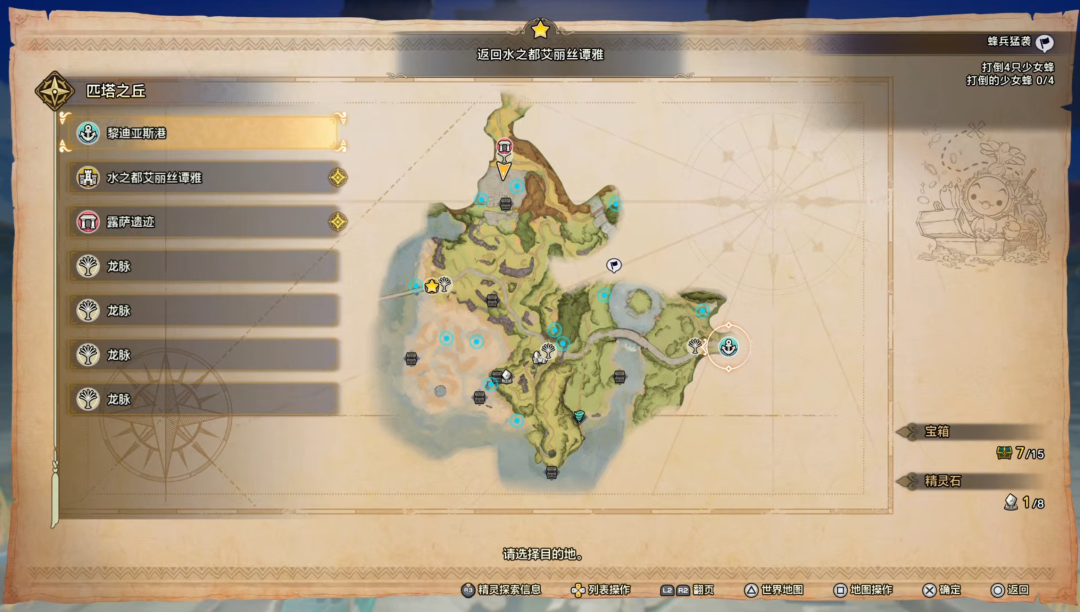Screen dimensions: 1080x612
Task: Select the red torii gate map marker
Action: click(505, 148)
